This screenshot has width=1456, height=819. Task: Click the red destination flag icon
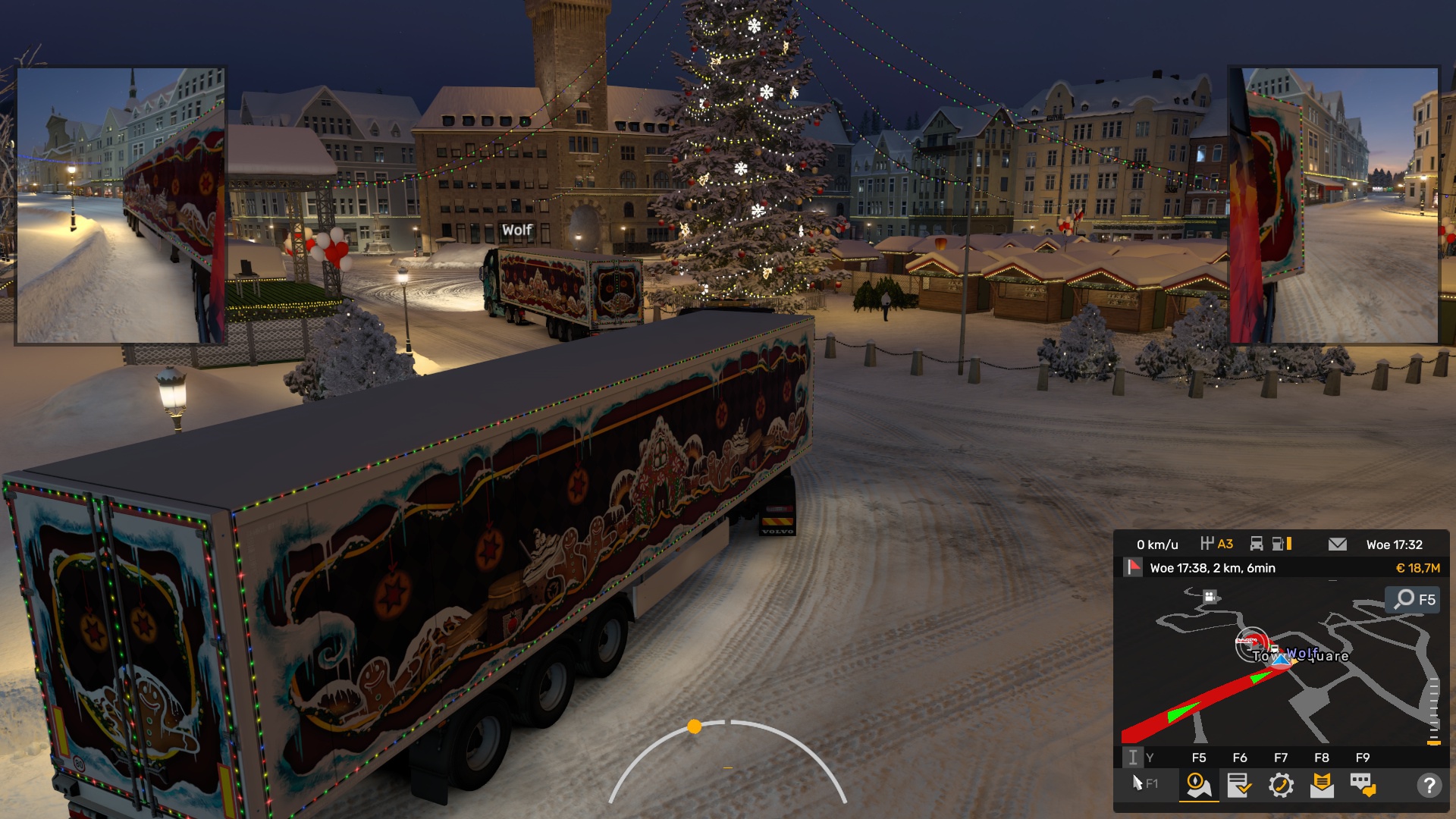tap(1133, 567)
